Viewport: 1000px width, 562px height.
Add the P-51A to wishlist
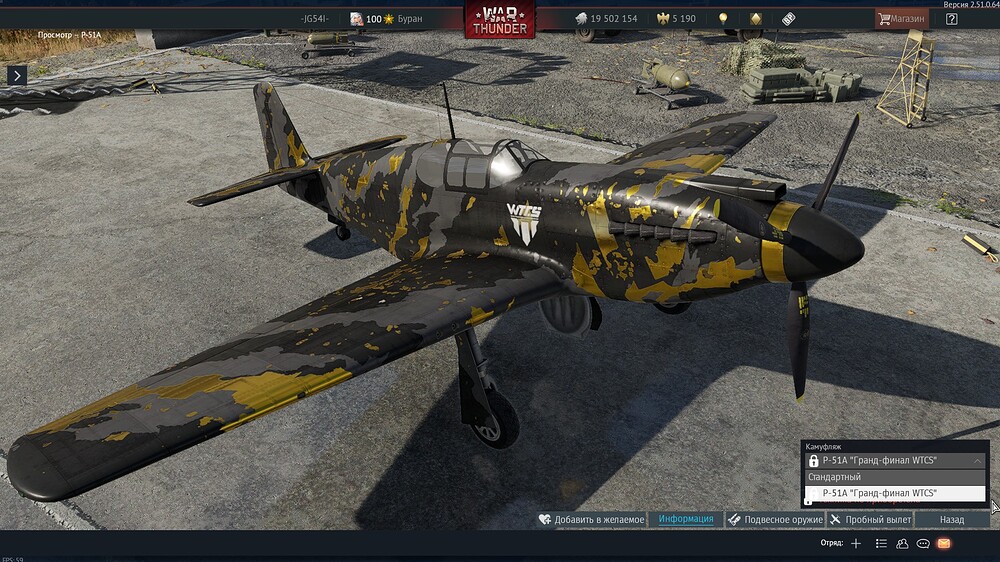tap(590, 520)
